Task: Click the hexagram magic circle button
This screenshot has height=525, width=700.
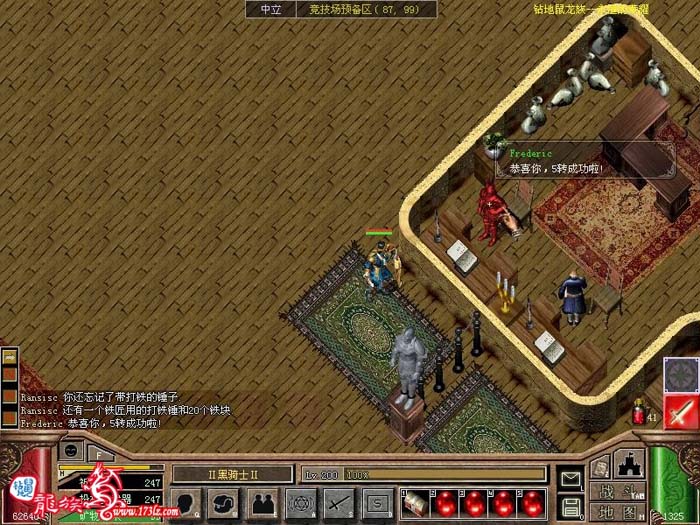Action: tap(301, 502)
